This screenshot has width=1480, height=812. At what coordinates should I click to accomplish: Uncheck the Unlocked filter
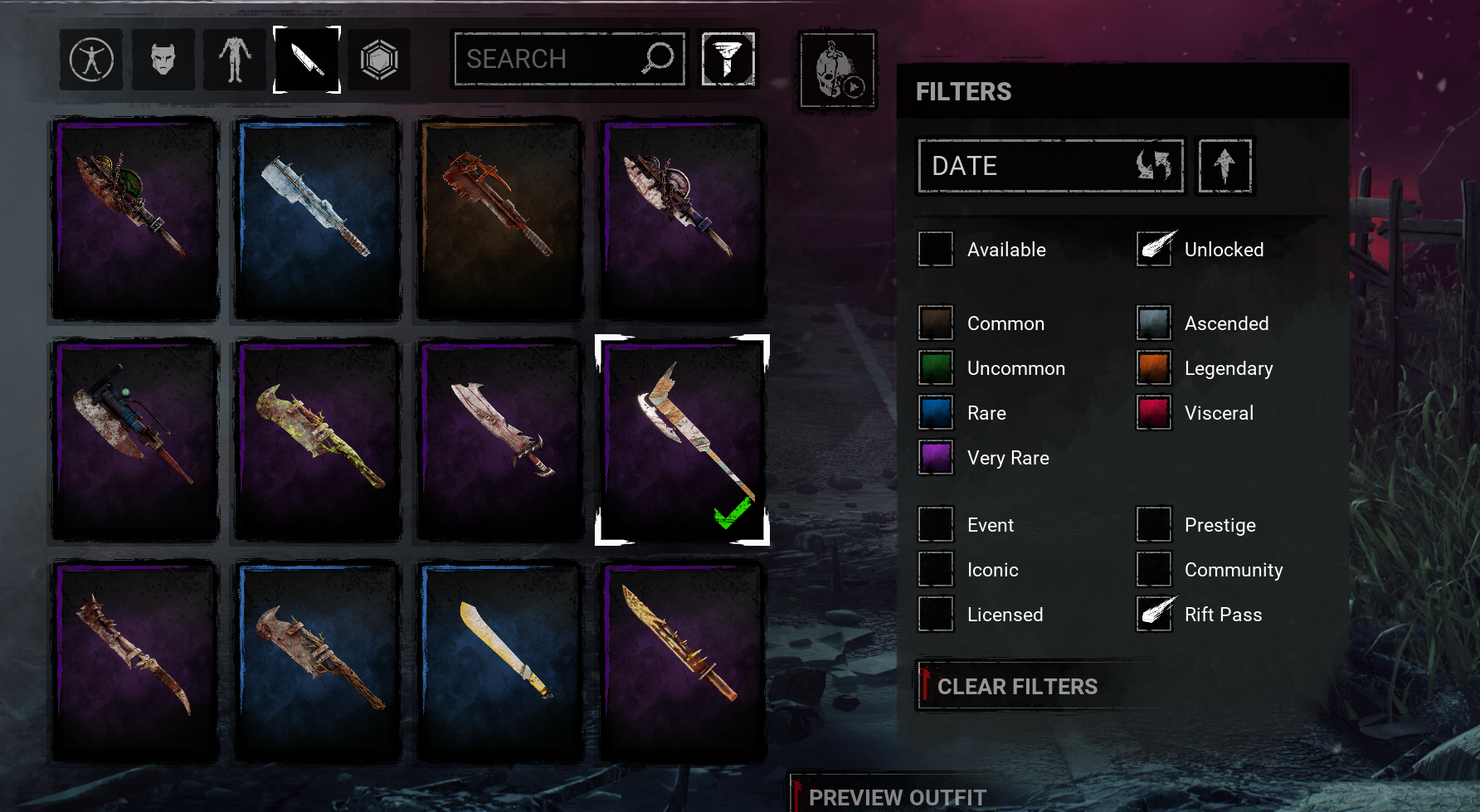pyautogui.click(x=1154, y=250)
